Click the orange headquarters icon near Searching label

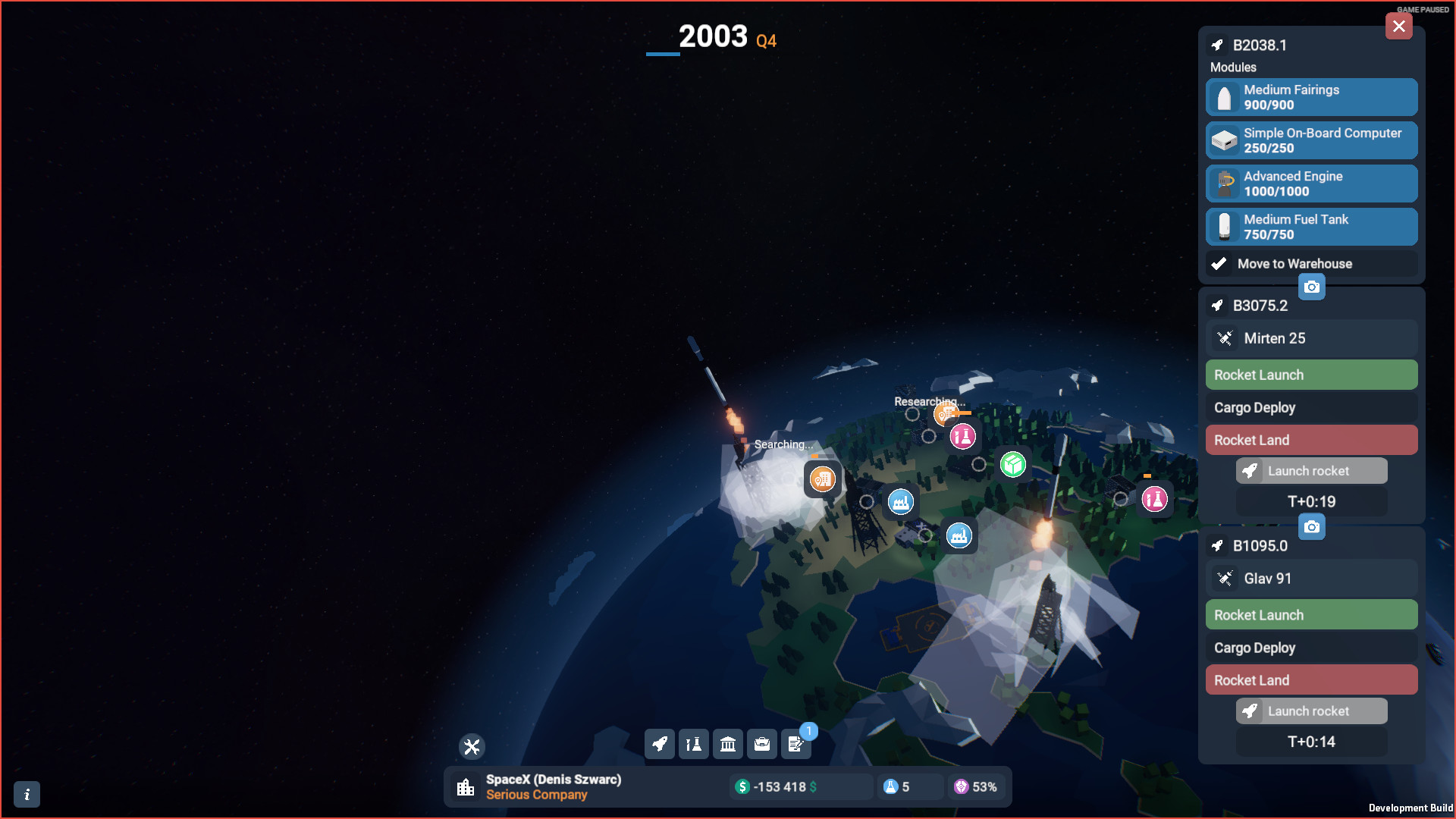click(823, 479)
